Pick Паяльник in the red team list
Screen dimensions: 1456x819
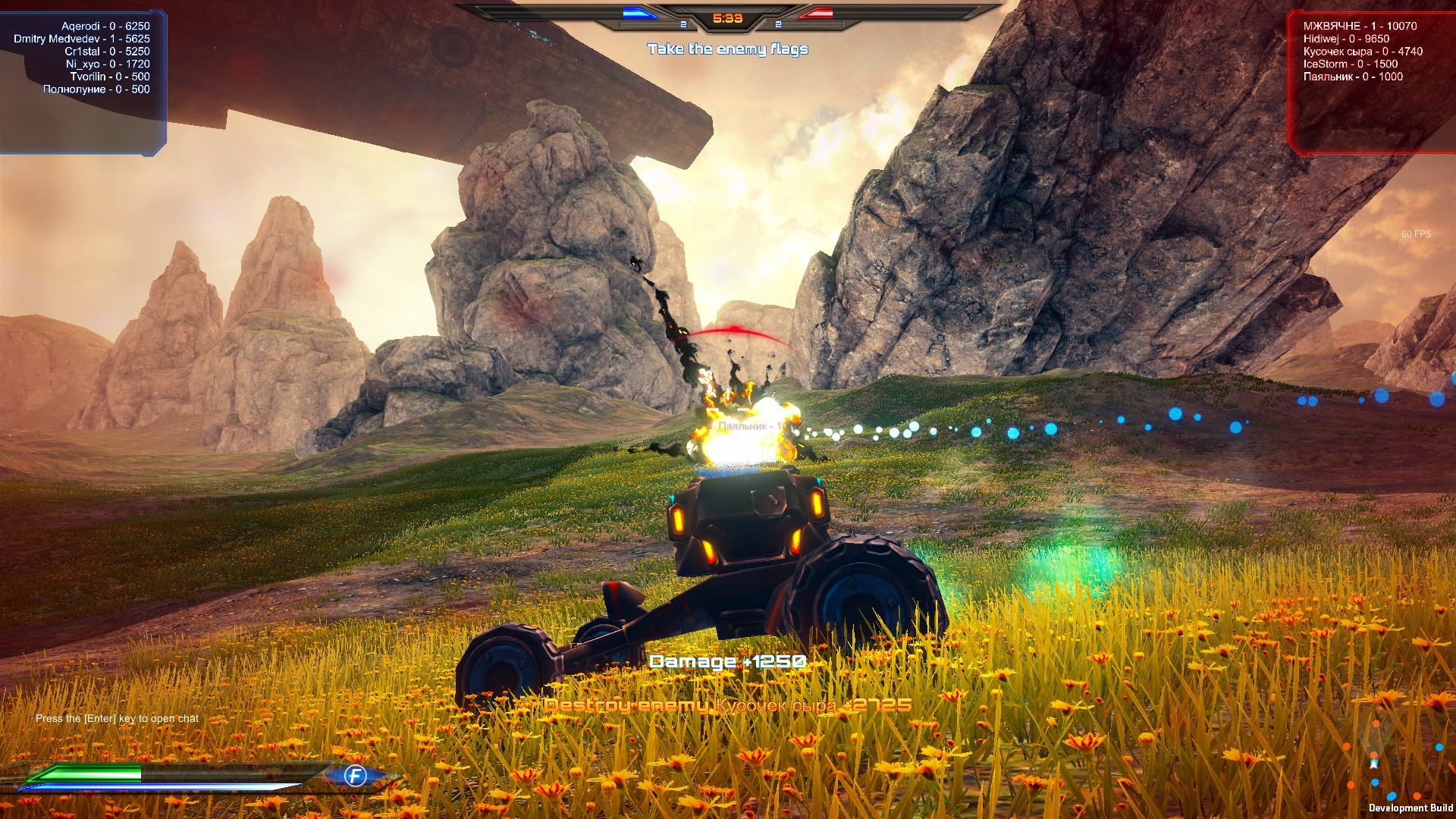point(1353,77)
